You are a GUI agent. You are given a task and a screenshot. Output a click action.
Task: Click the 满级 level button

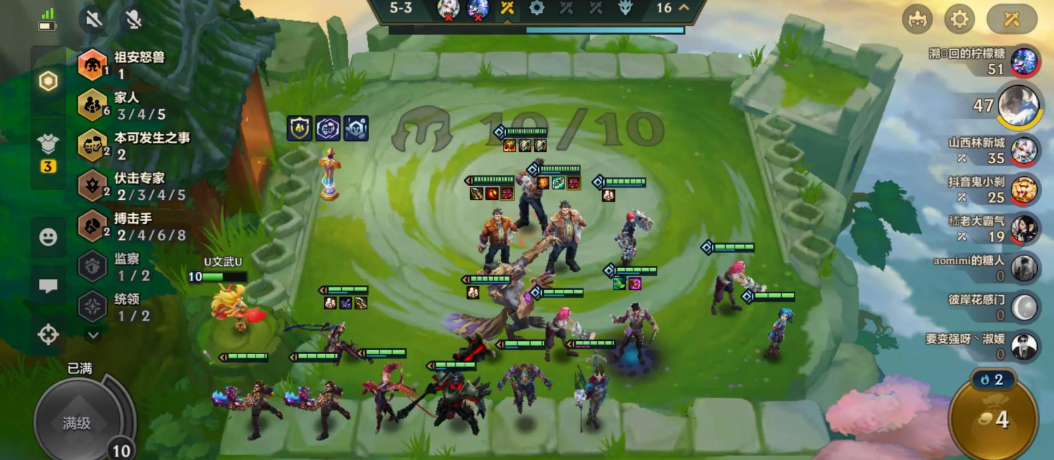coord(78,422)
